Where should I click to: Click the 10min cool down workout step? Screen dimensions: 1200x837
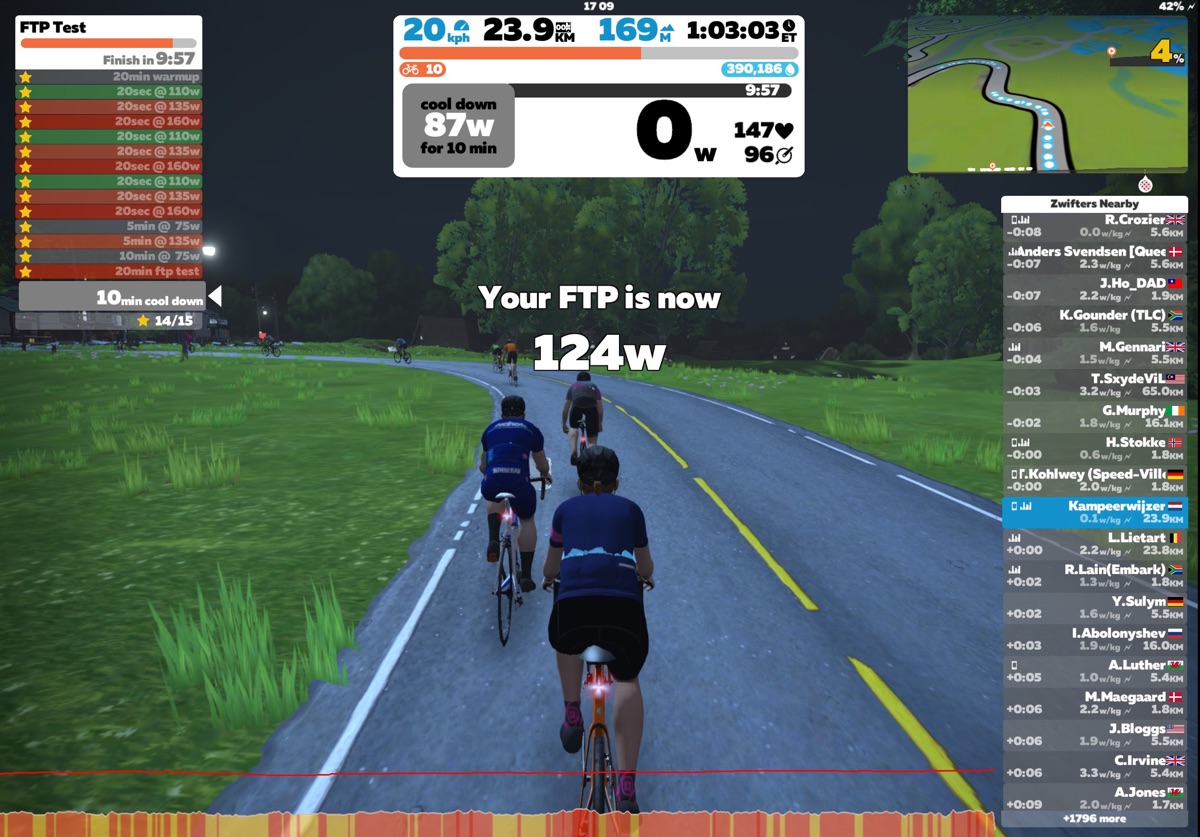coord(112,297)
